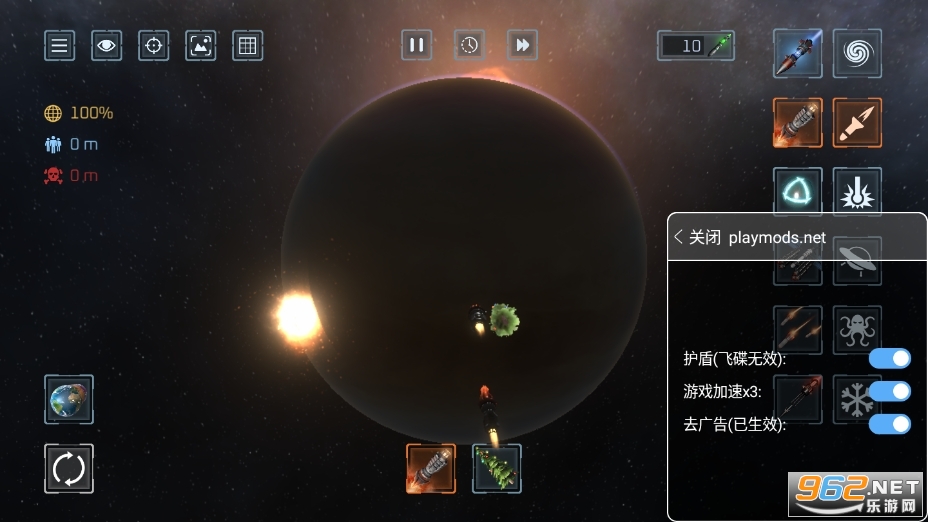Toggle the 去广告 remove-ads switch

pos(889,424)
